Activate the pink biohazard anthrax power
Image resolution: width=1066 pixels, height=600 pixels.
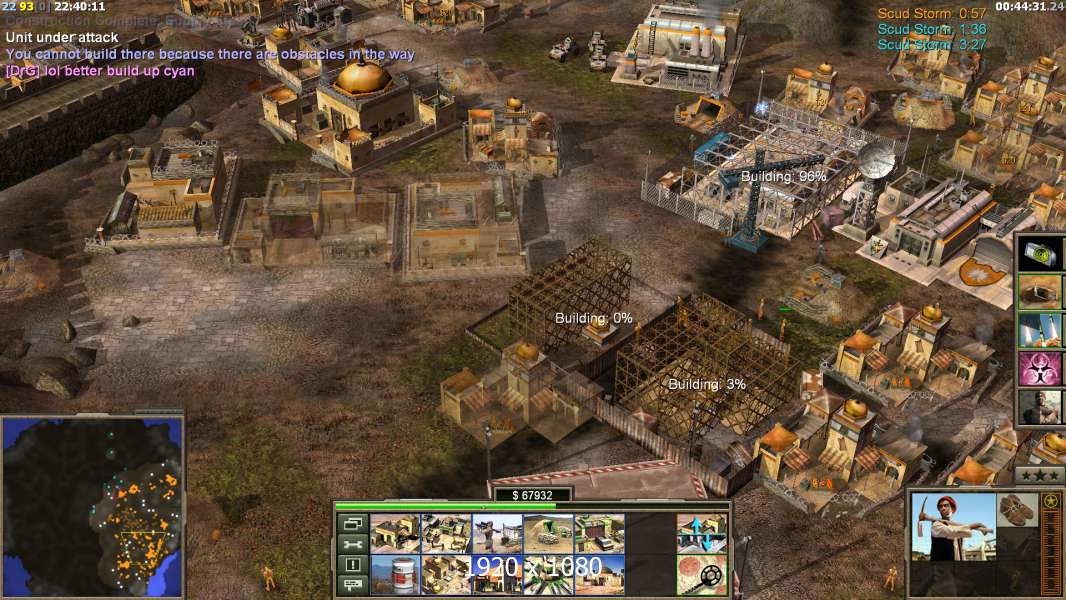(1041, 369)
